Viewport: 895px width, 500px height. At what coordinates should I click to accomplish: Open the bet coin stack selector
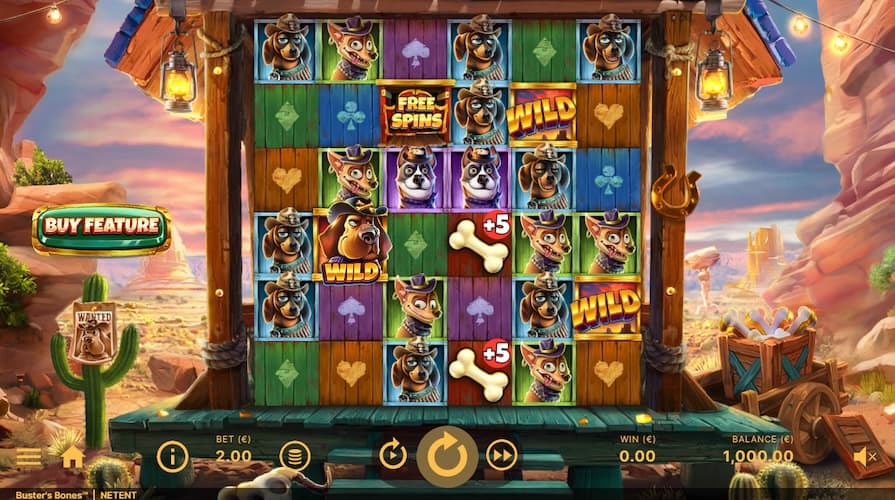click(294, 457)
